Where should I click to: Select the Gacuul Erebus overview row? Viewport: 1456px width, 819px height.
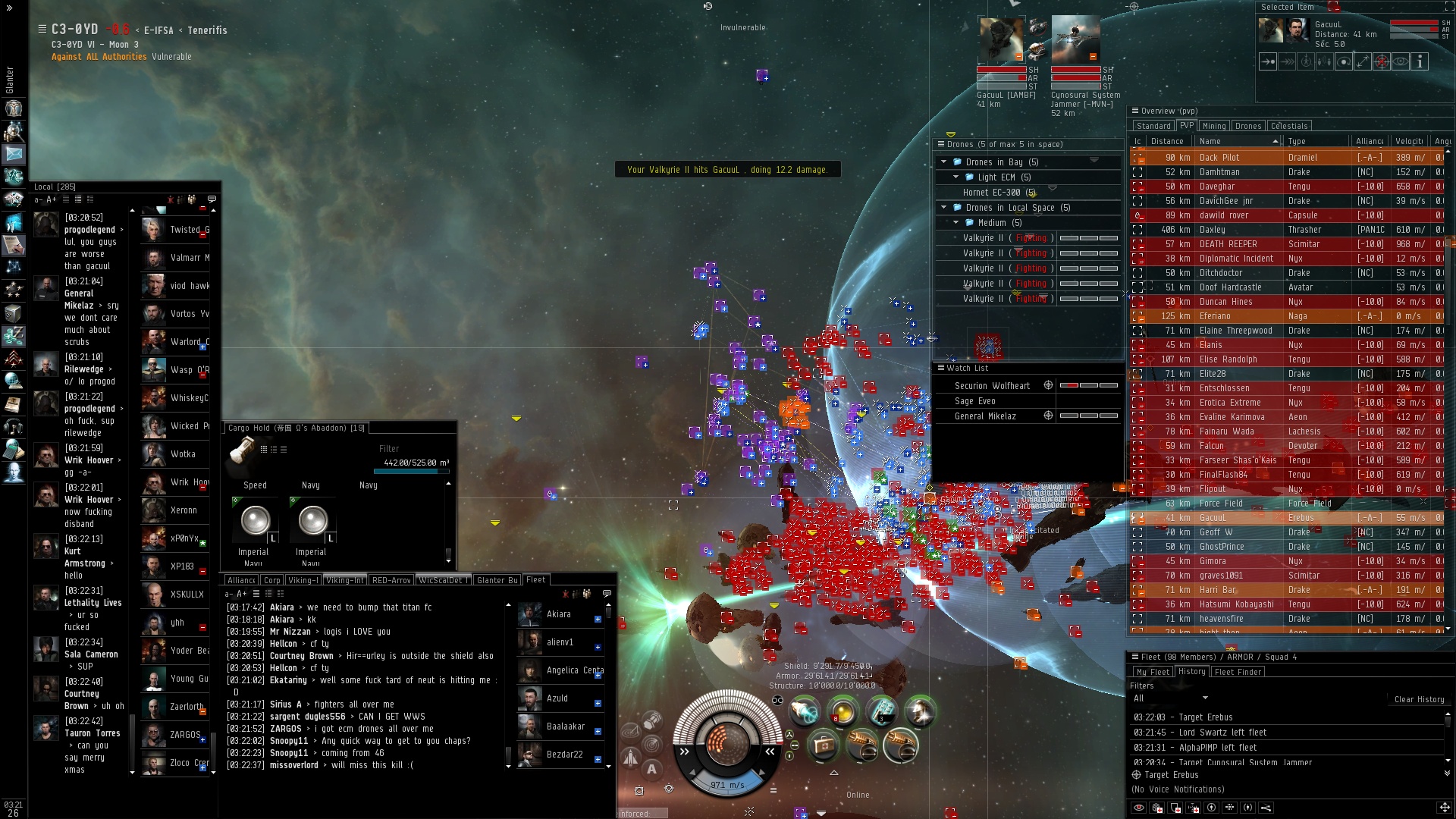point(1212,518)
